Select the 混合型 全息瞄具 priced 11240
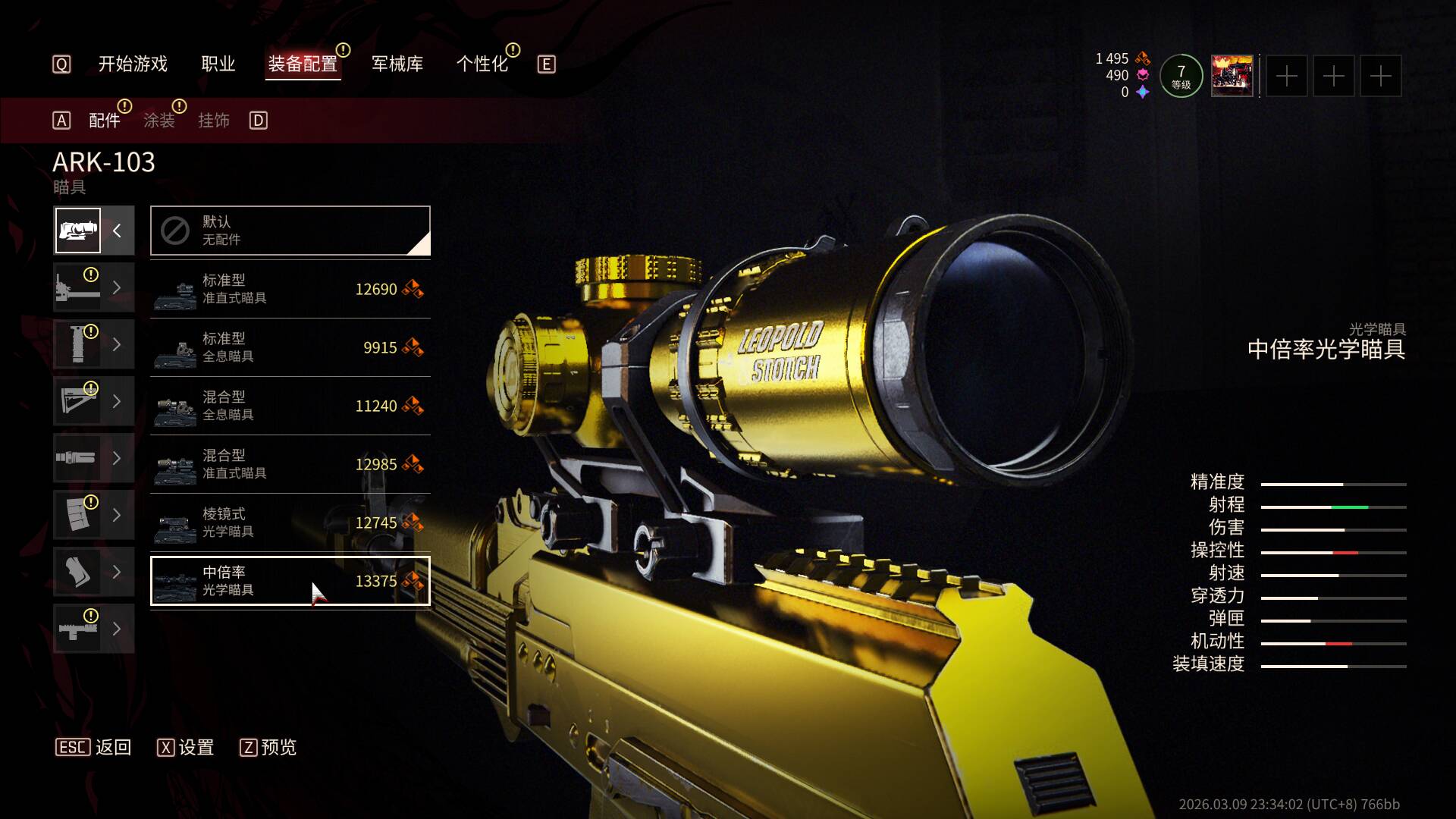This screenshot has width=1456, height=819. [290, 406]
